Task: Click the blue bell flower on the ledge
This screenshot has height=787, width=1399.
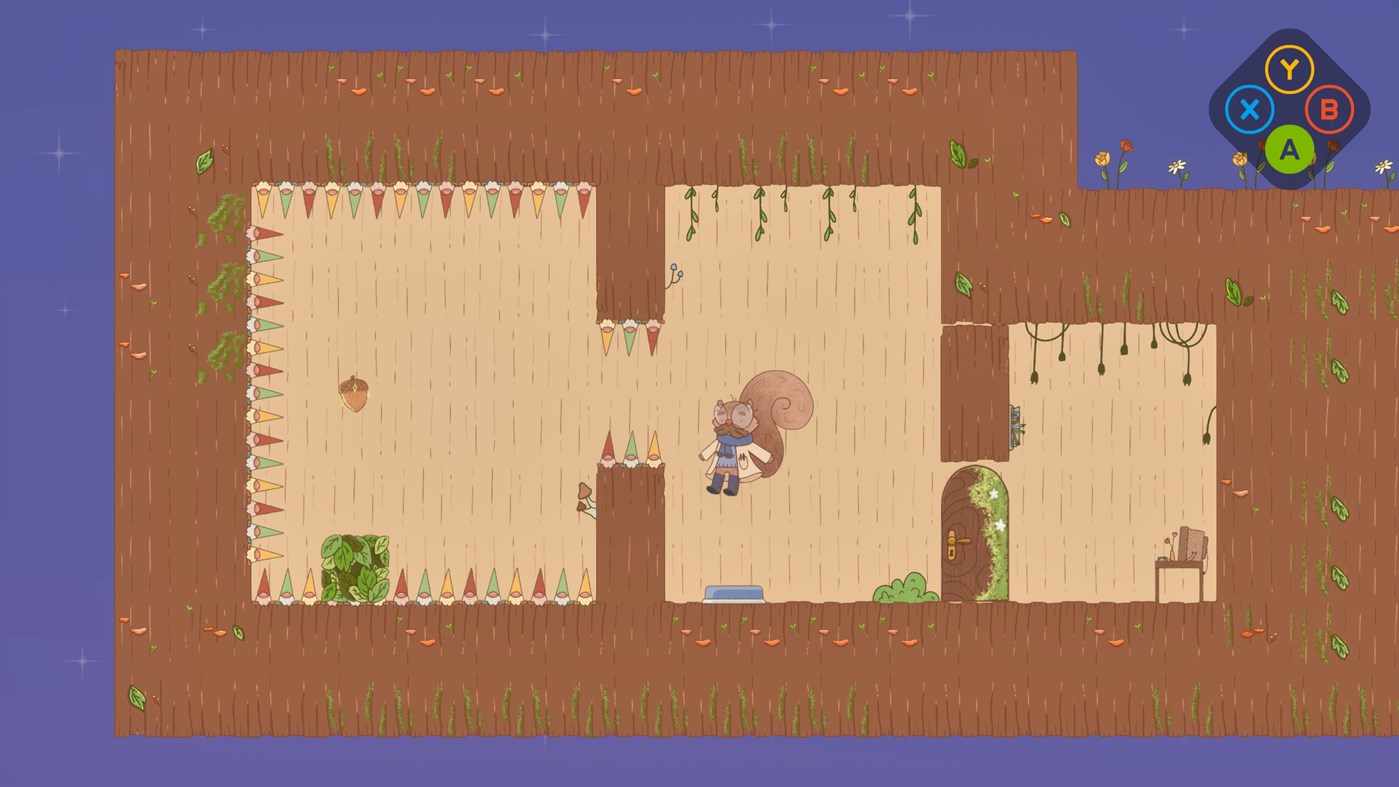Action: click(x=676, y=272)
